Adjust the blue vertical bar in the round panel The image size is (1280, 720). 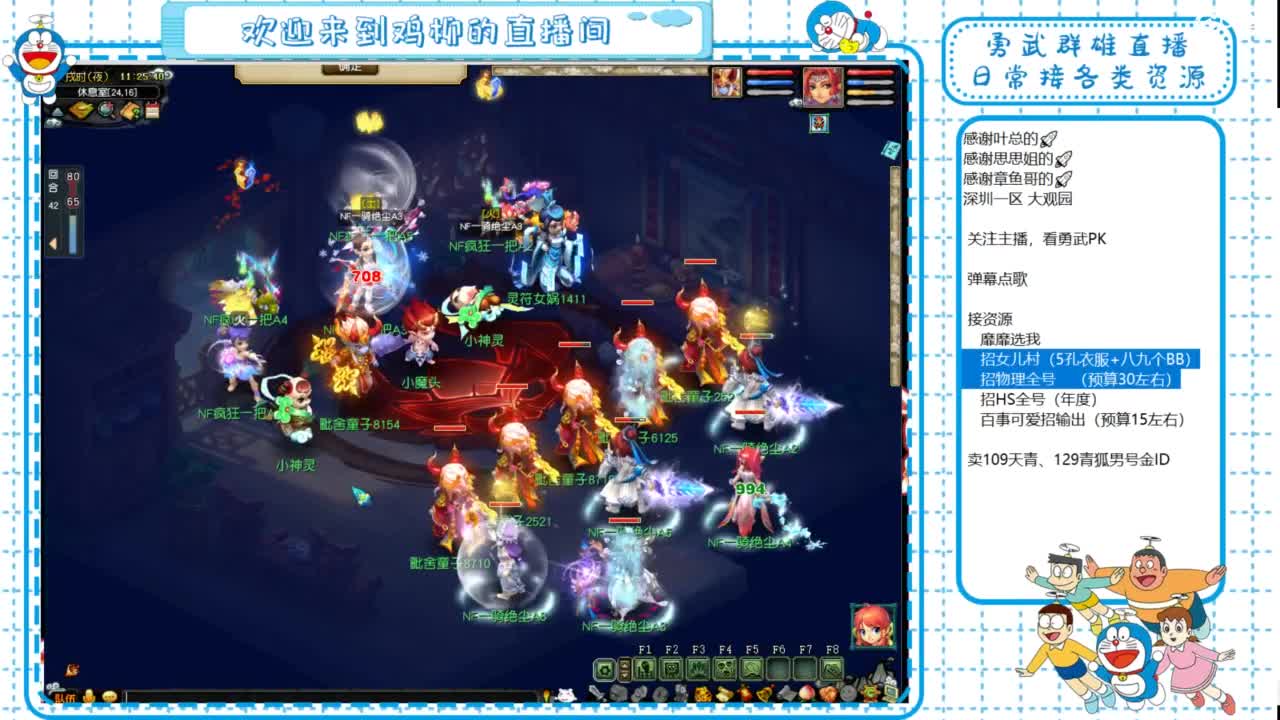pyautogui.click(x=72, y=232)
